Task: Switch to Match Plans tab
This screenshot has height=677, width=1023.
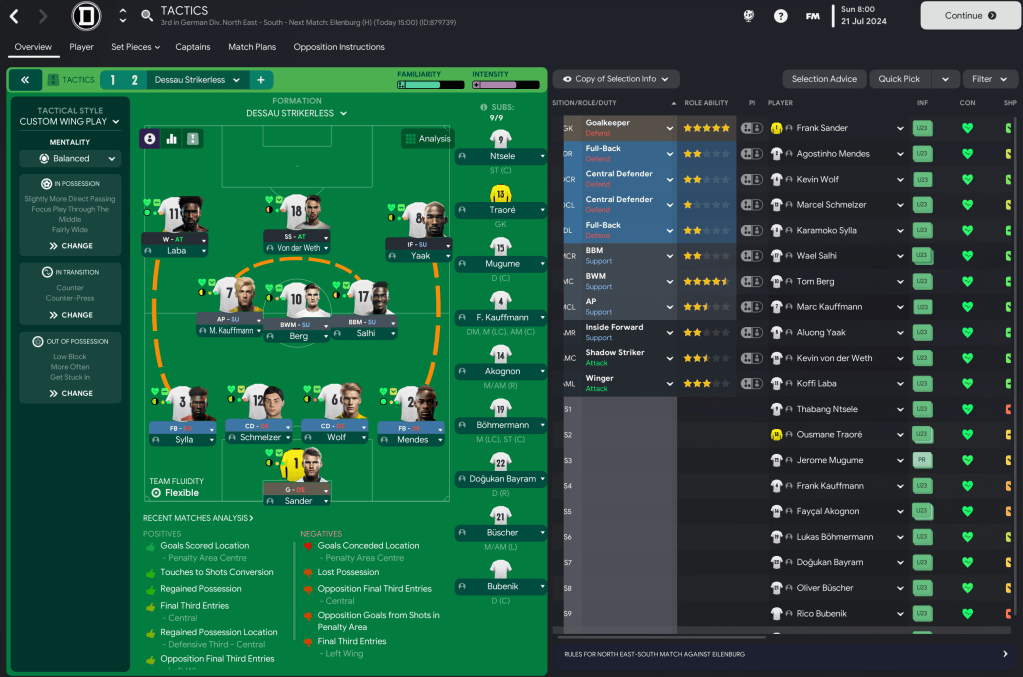Action: tap(252, 47)
